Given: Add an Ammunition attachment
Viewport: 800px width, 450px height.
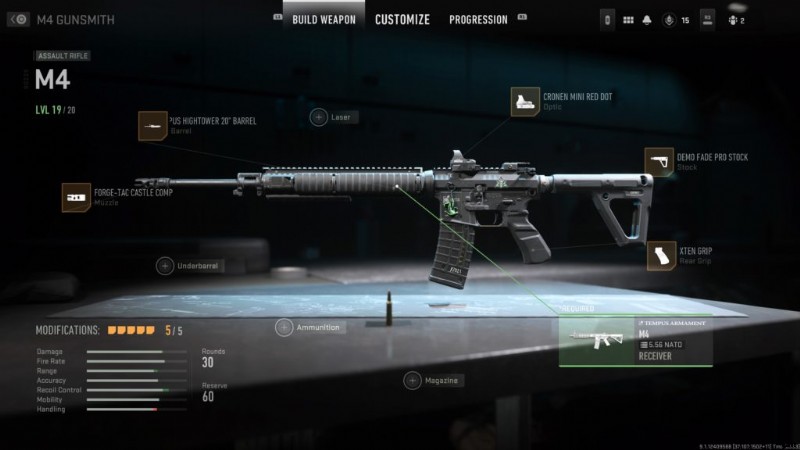Looking at the screenshot, I should [284, 327].
